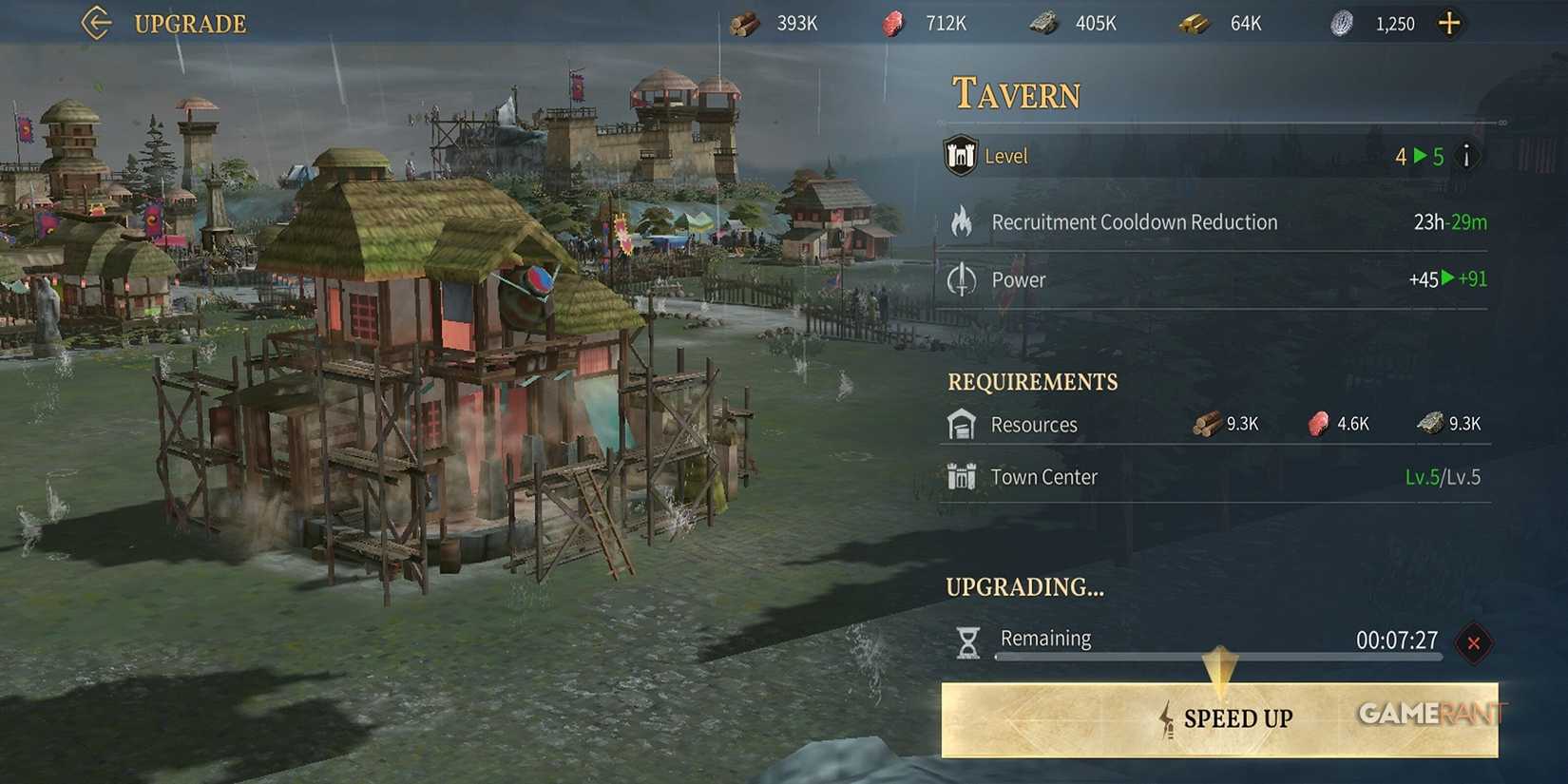The height and width of the screenshot is (784, 1568).
Task: Click the upgrade Remaining timer 00:07:27
Action: pos(1395,641)
